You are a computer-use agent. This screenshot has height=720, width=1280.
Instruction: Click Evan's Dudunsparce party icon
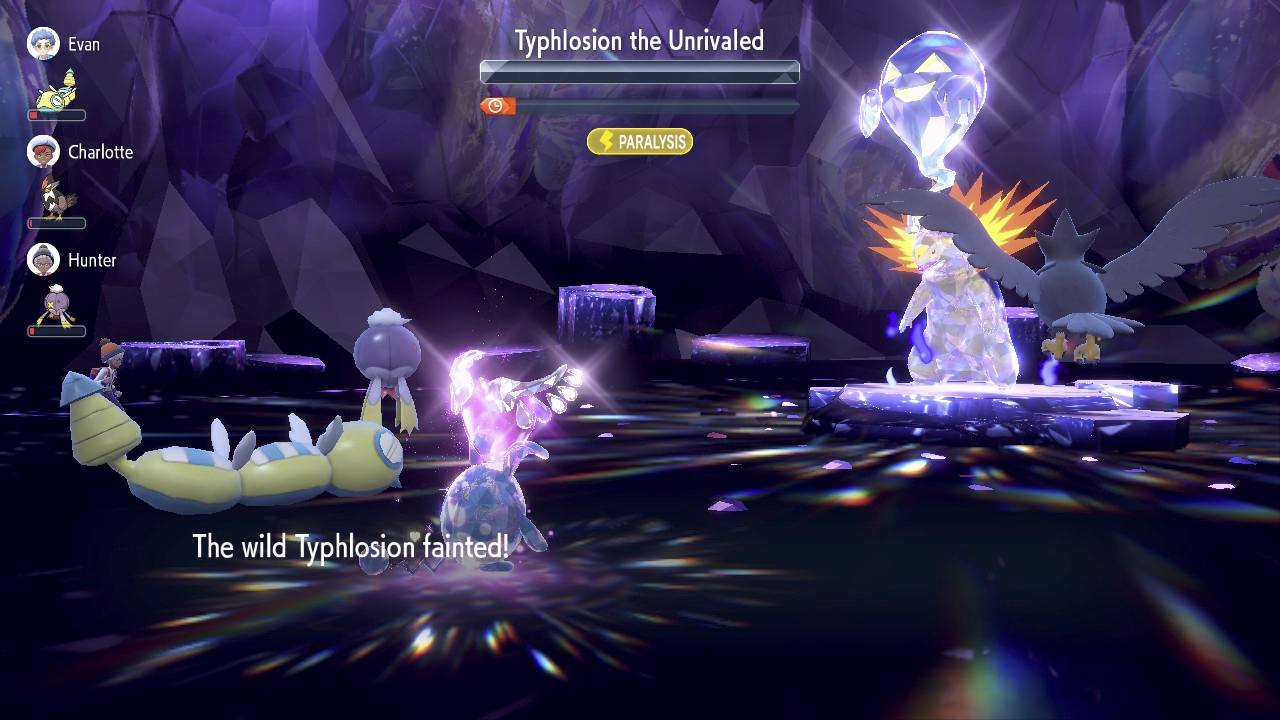(57, 90)
